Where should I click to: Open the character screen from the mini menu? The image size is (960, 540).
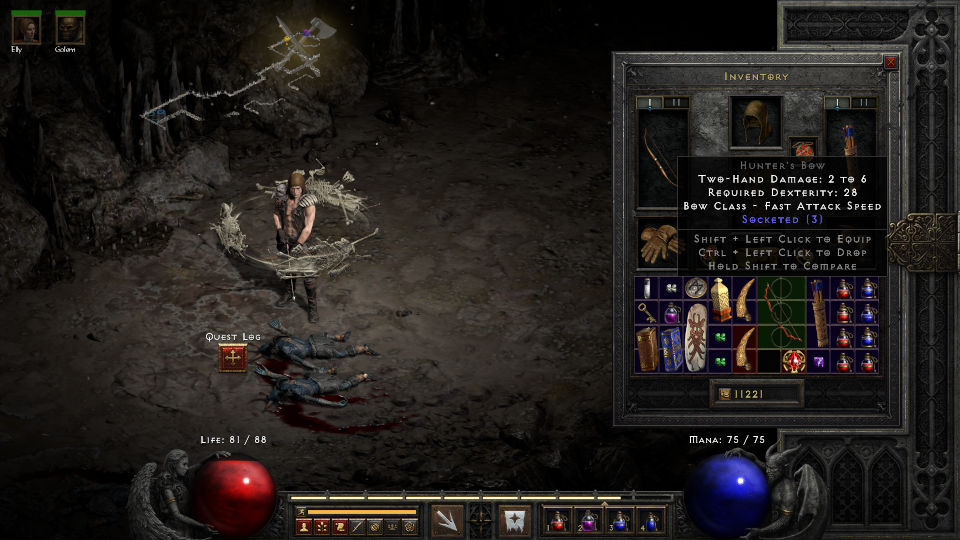coord(303,526)
